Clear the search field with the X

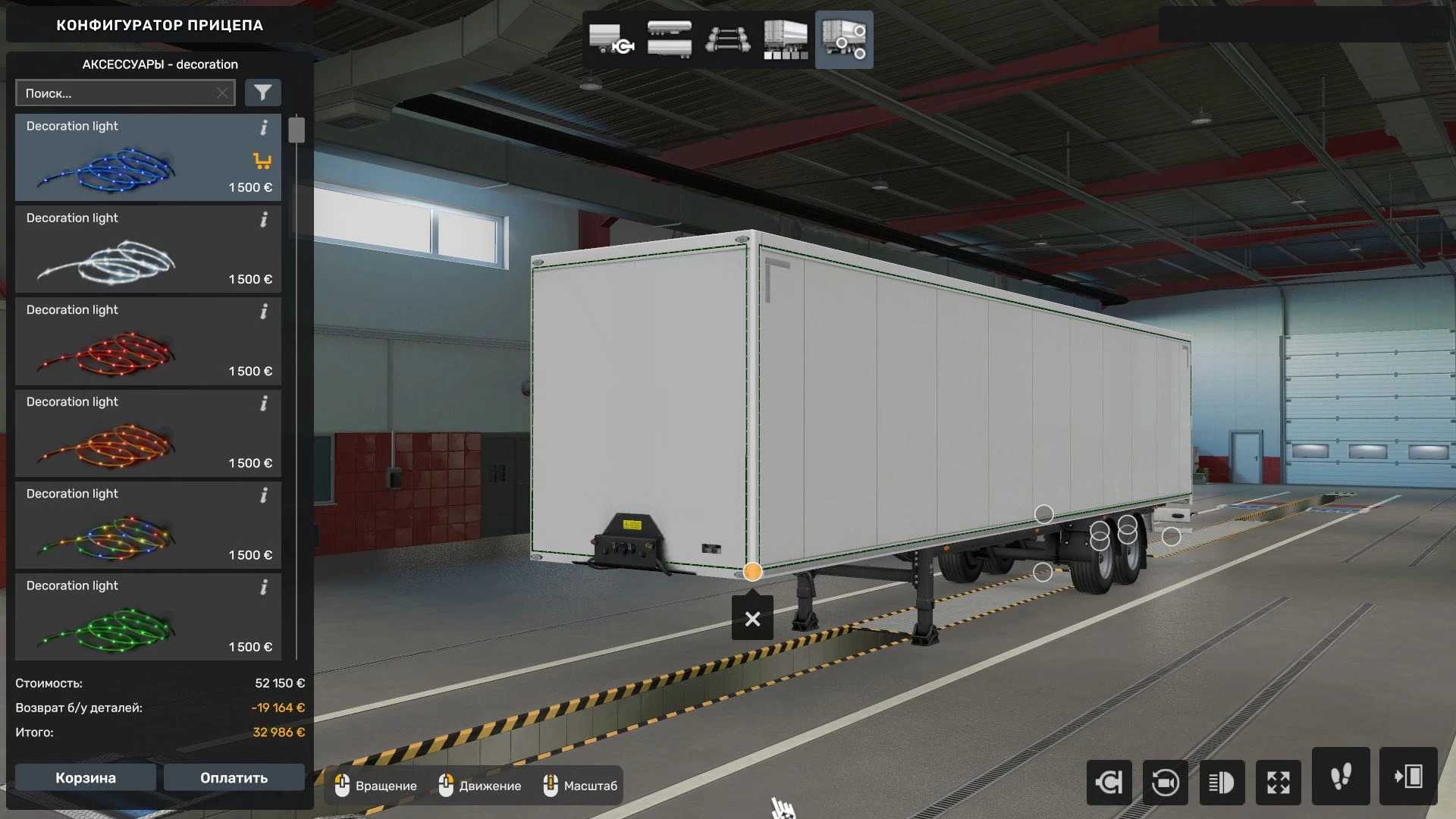[222, 93]
